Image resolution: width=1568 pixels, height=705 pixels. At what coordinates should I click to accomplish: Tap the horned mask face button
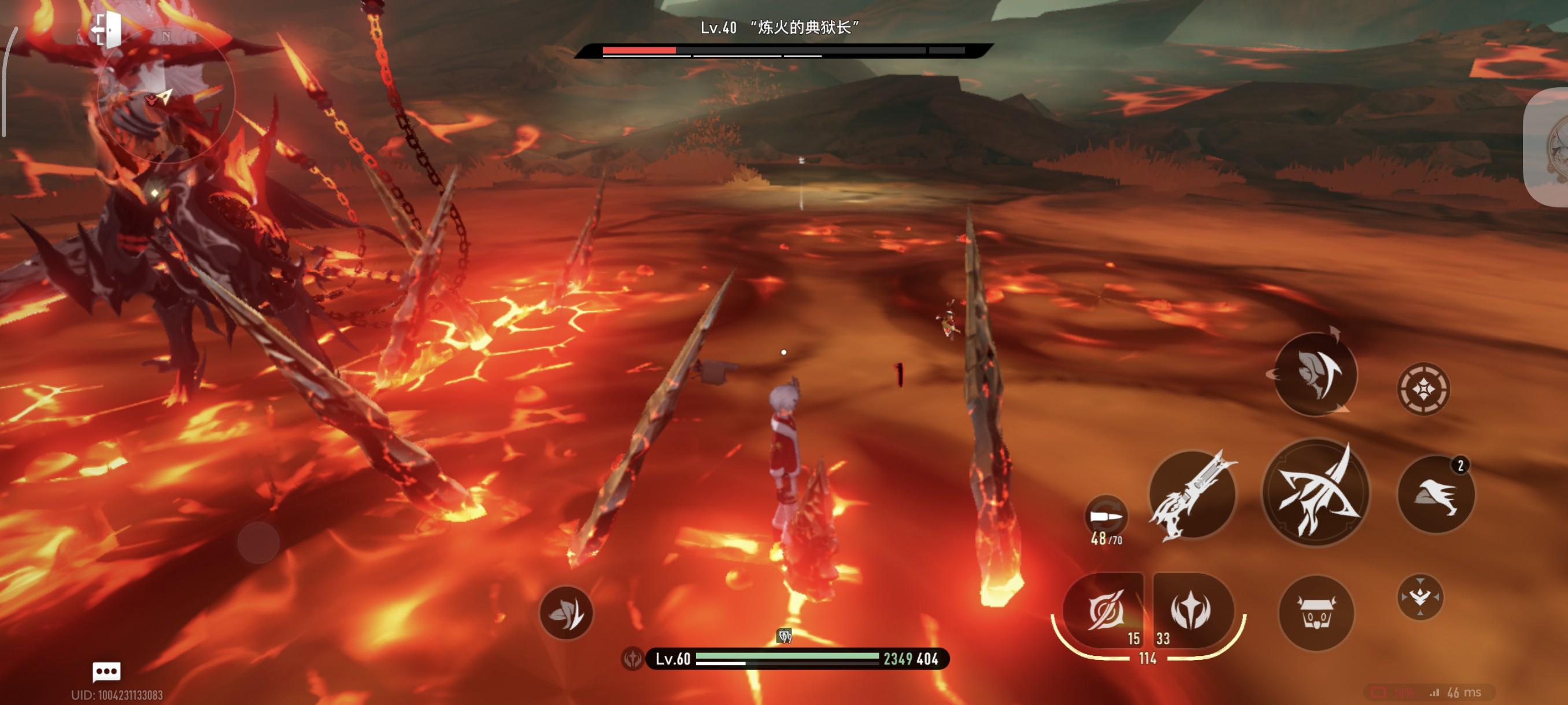click(1316, 613)
